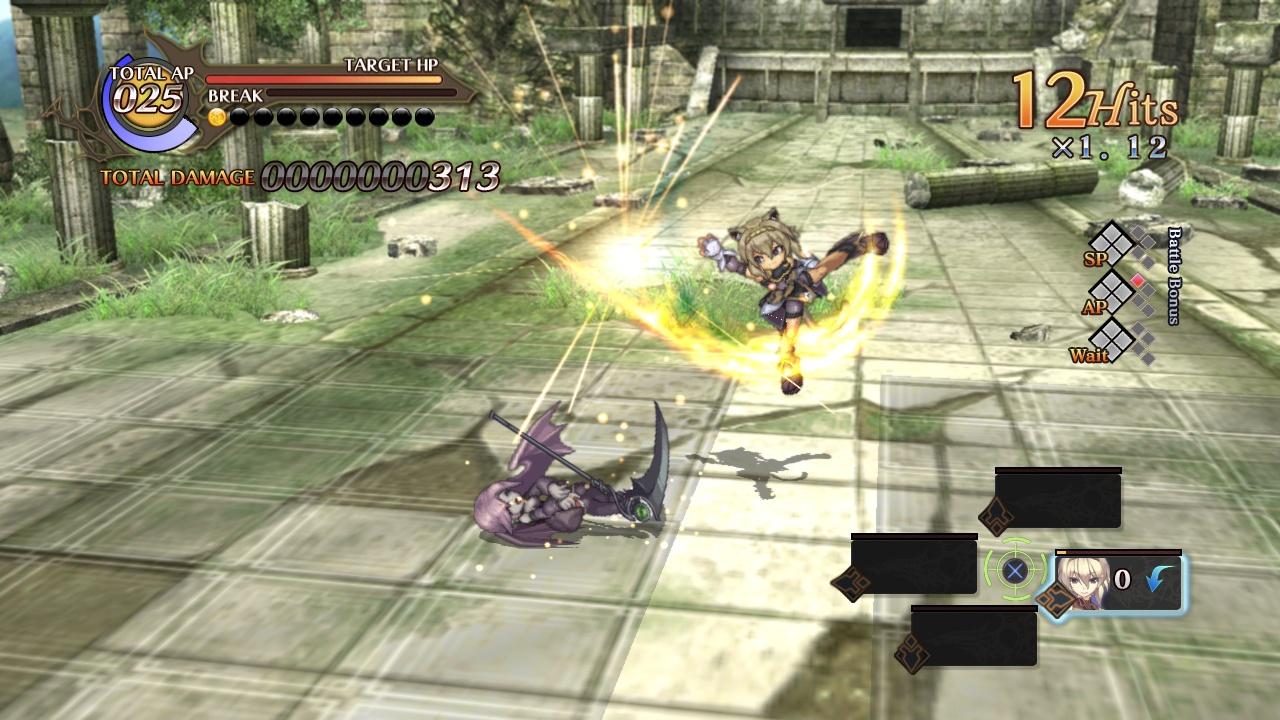The height and width of the screenshot is (720, 1280).
Task: Click the orange emblem on the left command panel
Action: (851, 581)
